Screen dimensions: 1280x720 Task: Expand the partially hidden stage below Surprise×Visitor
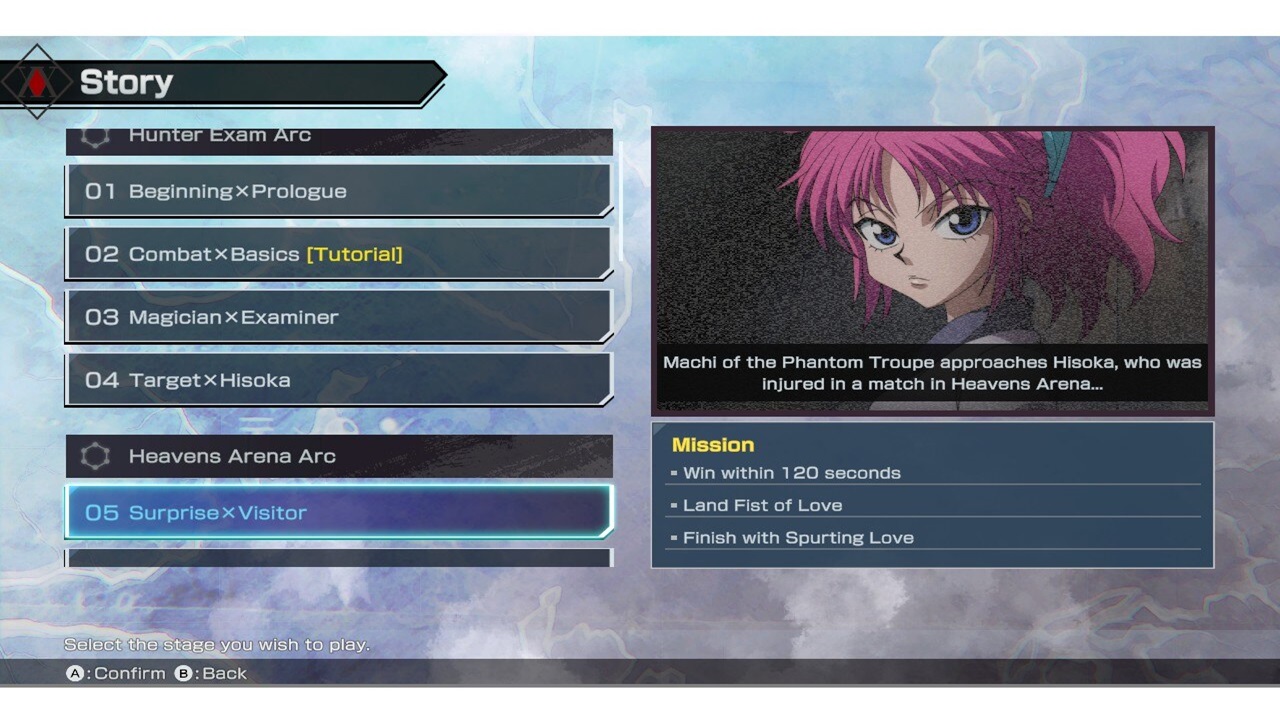340,560
